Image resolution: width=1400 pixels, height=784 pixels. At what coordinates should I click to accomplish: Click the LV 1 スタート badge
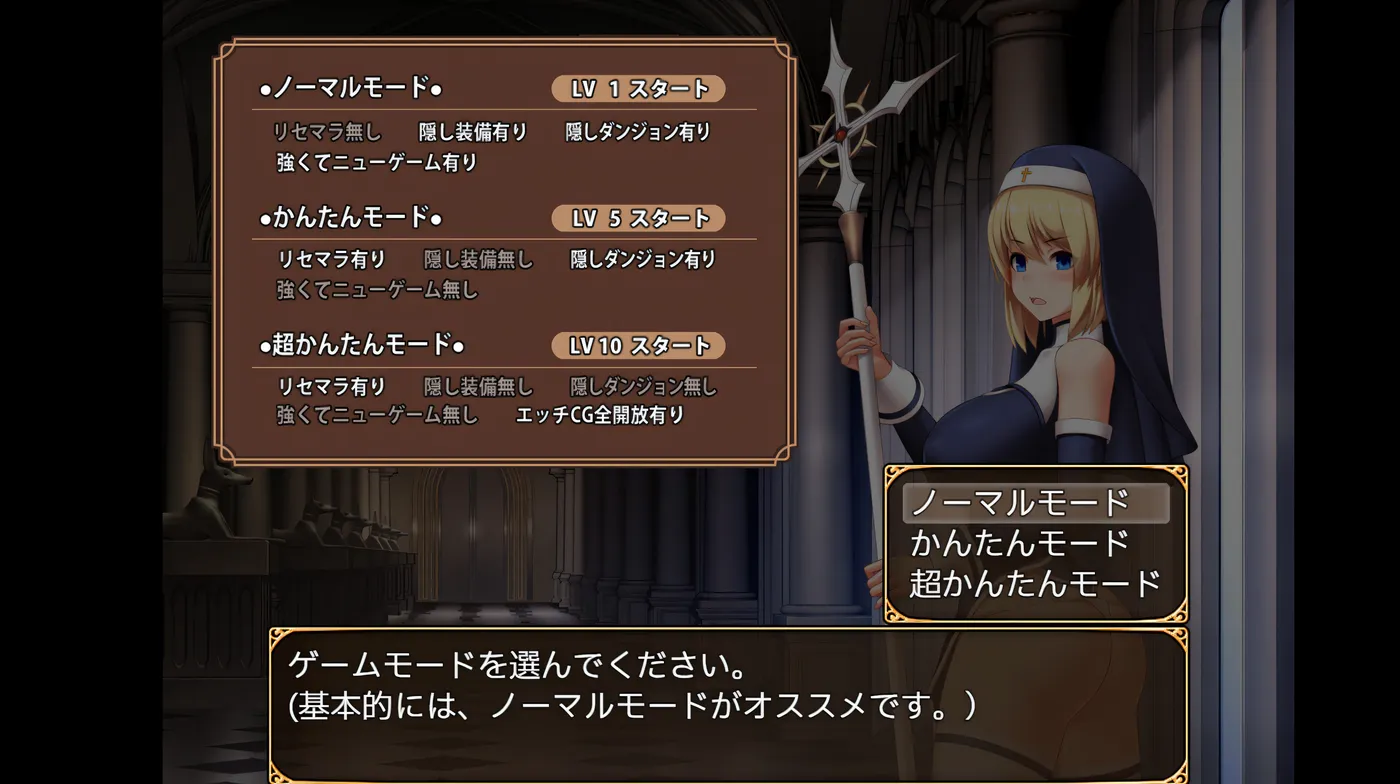637,89
